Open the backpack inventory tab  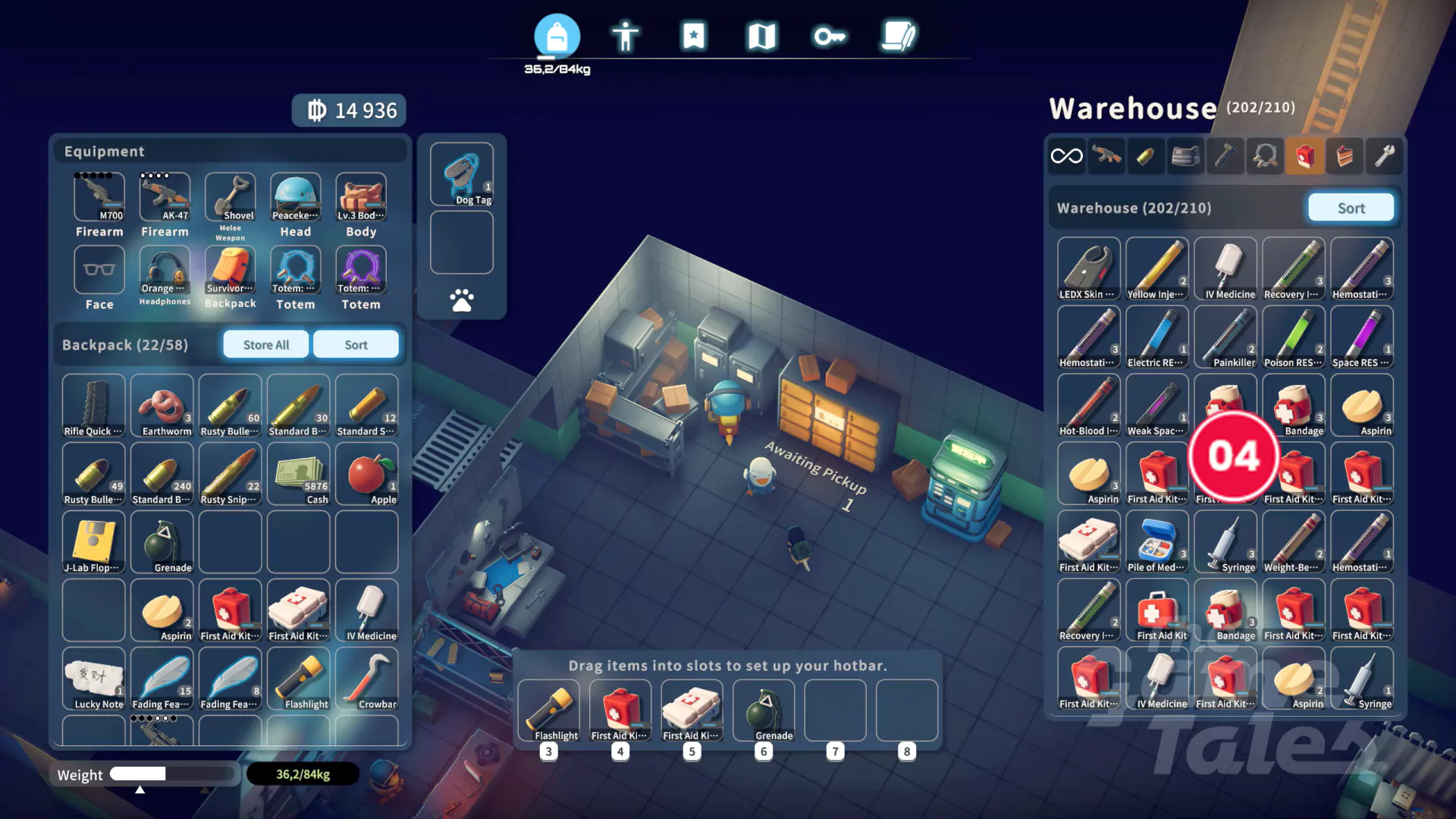tap(557, 36)
